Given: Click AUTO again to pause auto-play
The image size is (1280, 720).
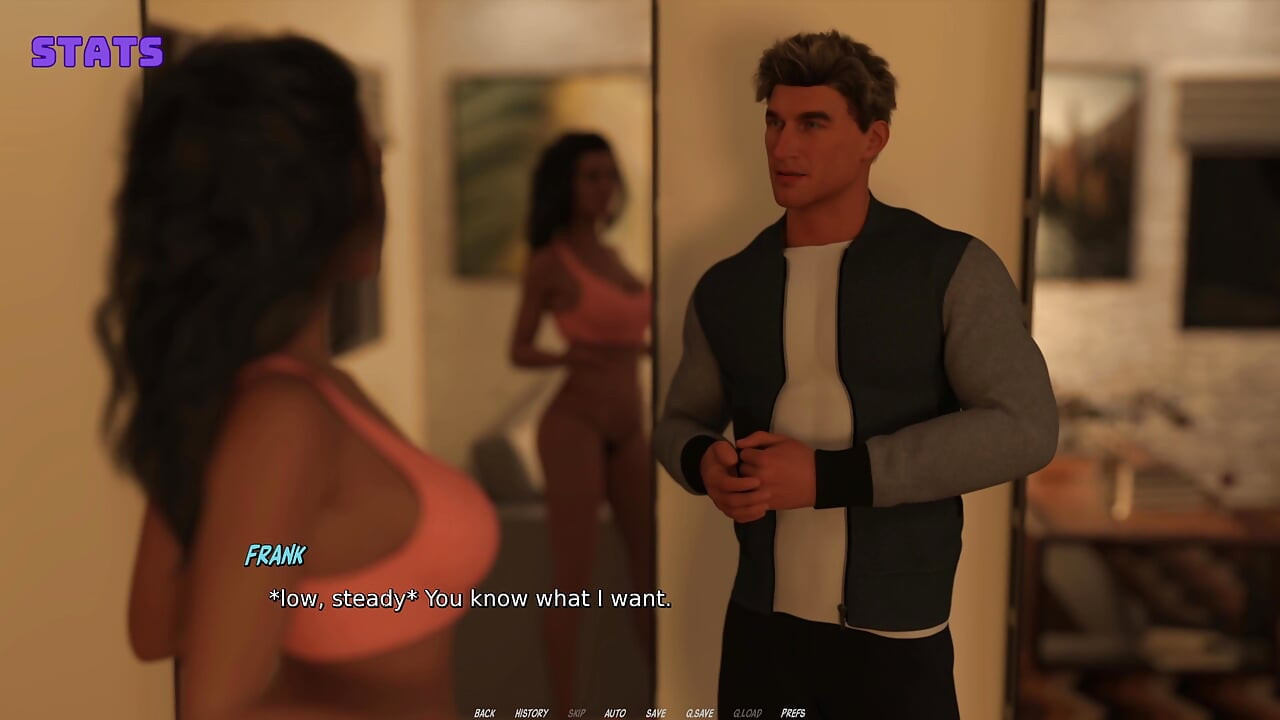Looking at the screenshot, I should (614, 712).
